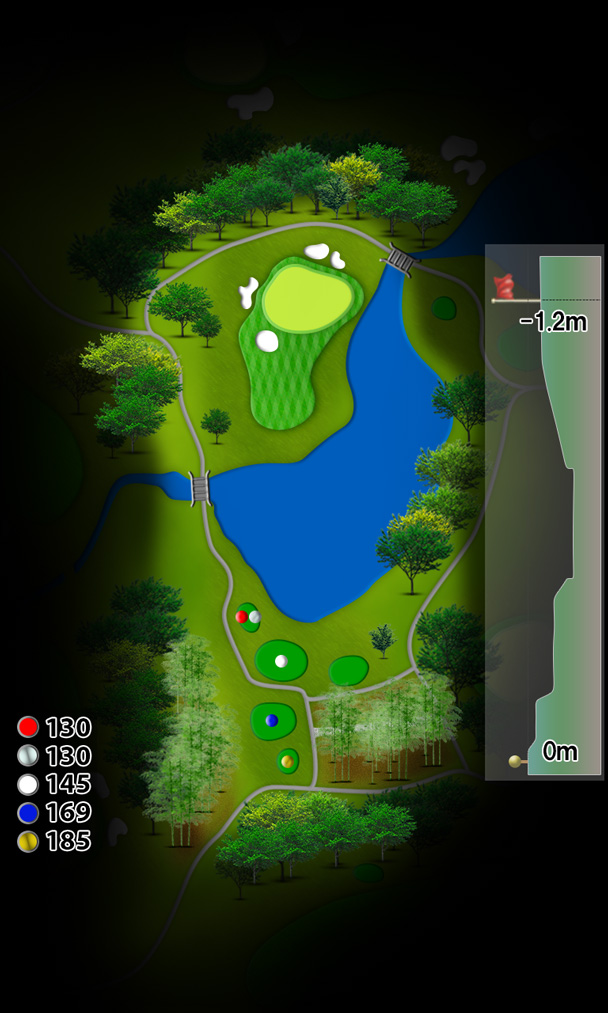The width and height of the screenshot is (608, 1013).
Task: Select the blue tee 169 legend entry
Action: (x=54, y=812)
